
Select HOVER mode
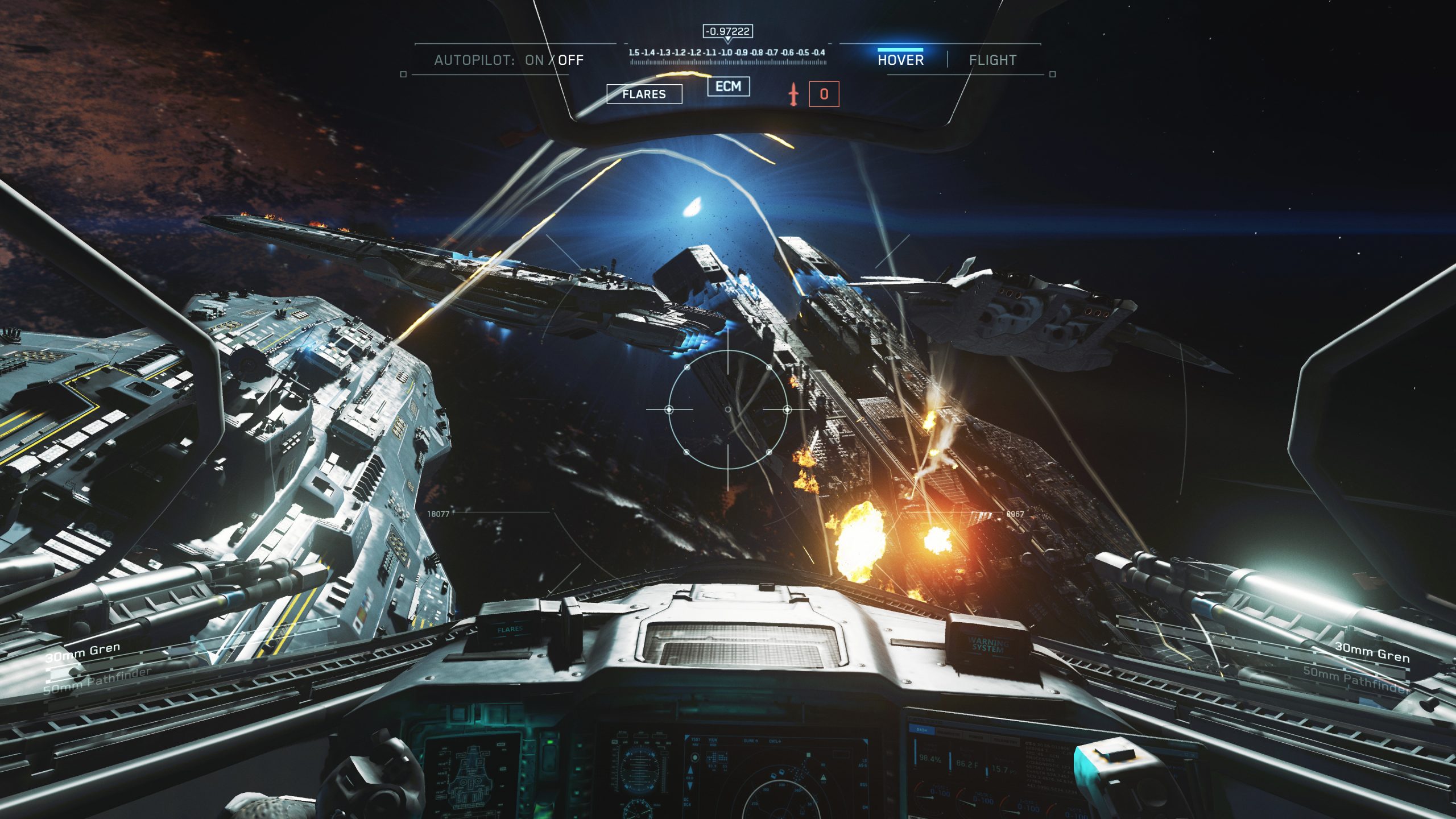tap(900, 60)
